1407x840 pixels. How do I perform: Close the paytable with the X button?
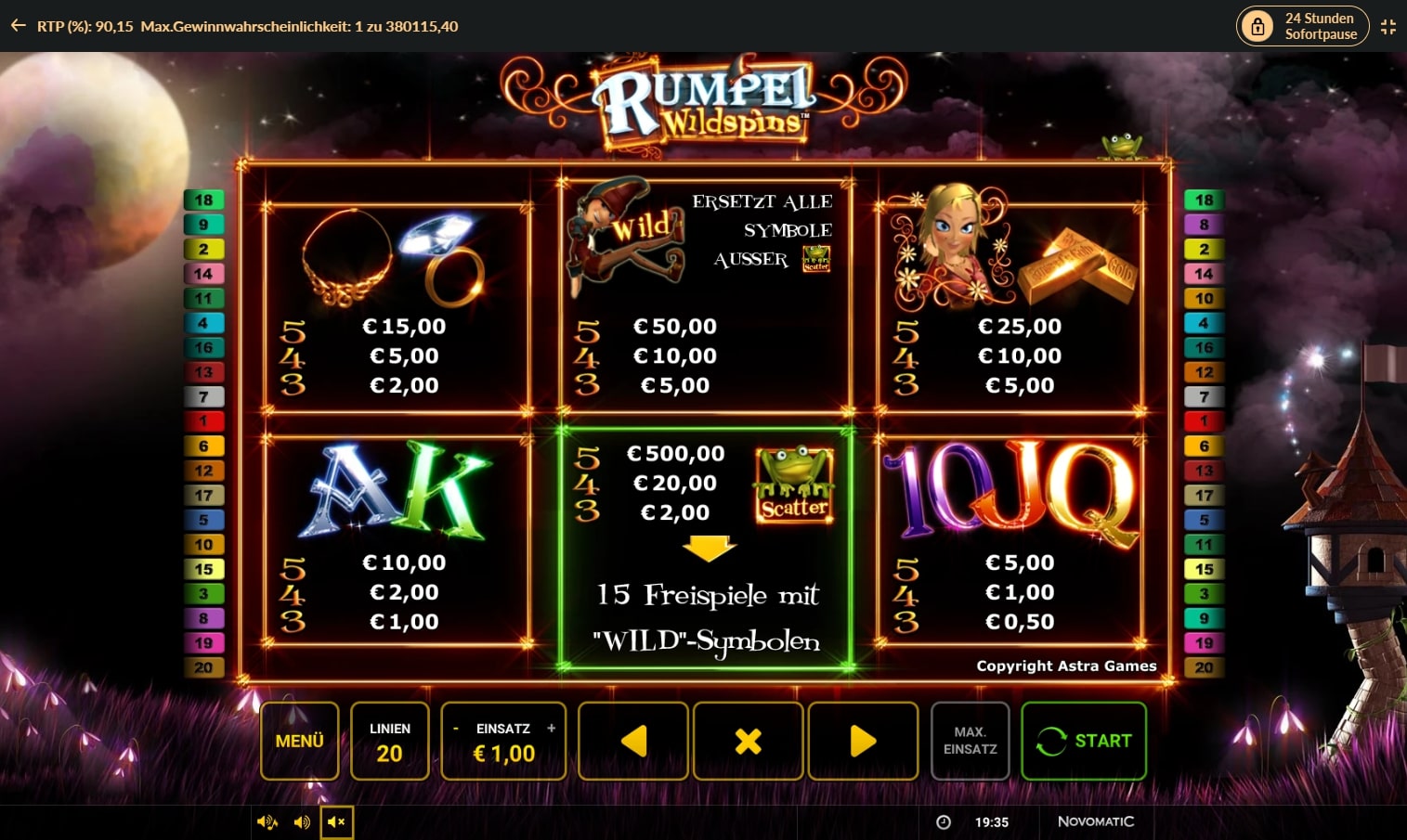(748, 741)
